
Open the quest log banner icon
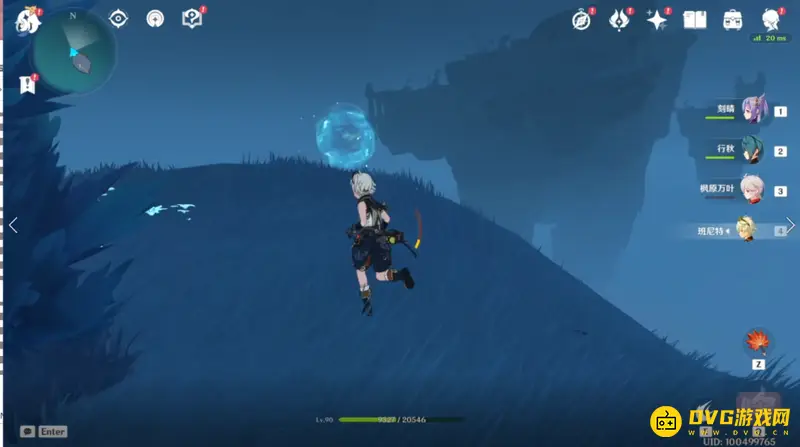tap(27, 85)
